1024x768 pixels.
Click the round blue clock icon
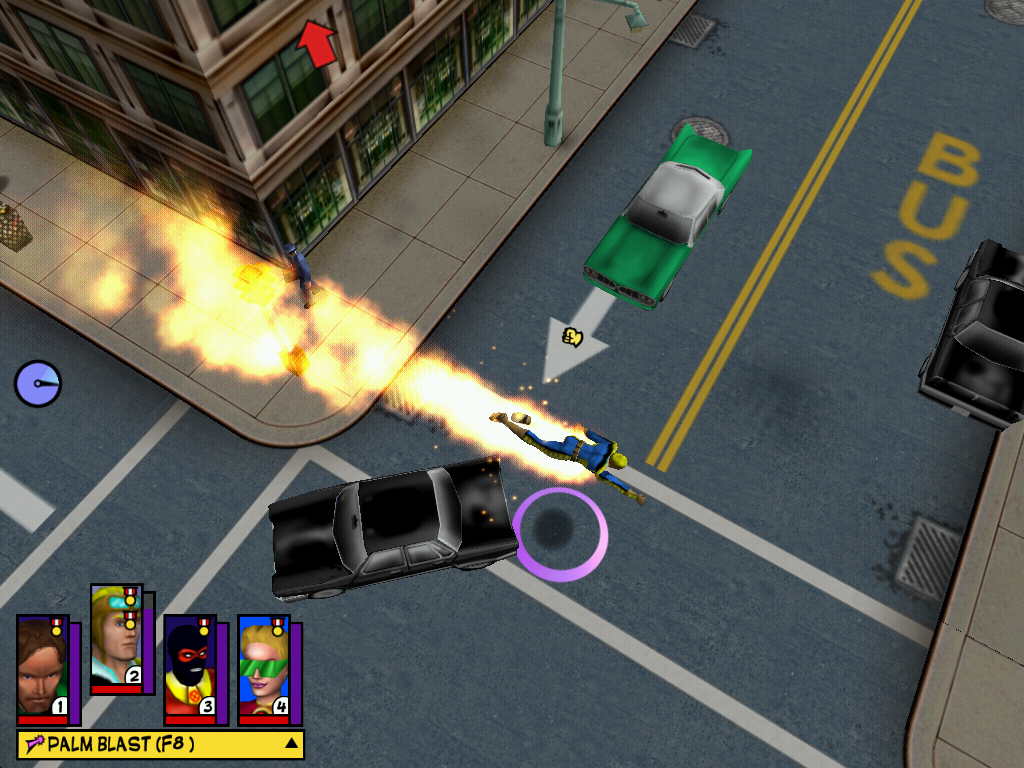(38, 384)
